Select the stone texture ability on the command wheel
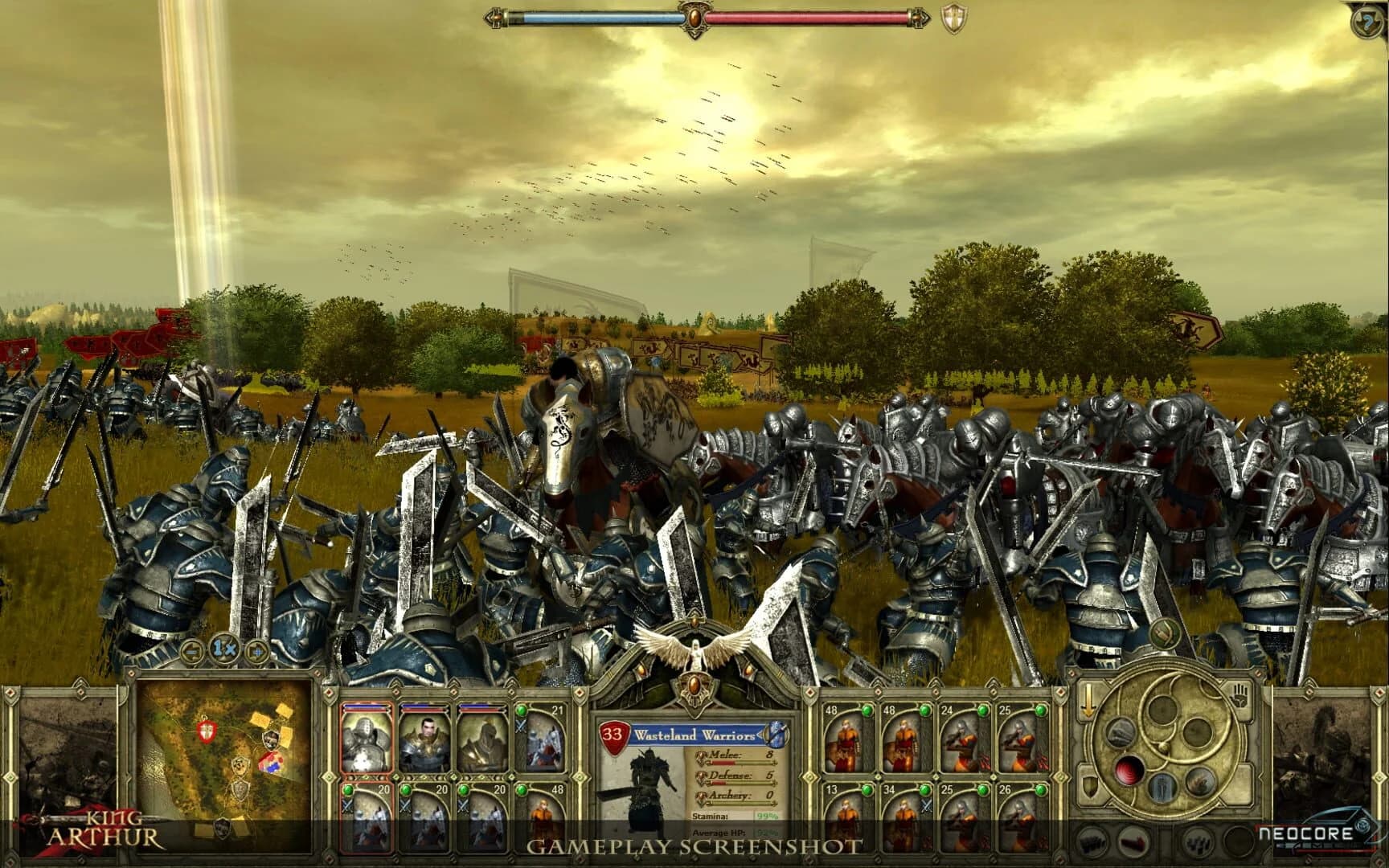1389x868 pixels. (x=1121, y=734)
